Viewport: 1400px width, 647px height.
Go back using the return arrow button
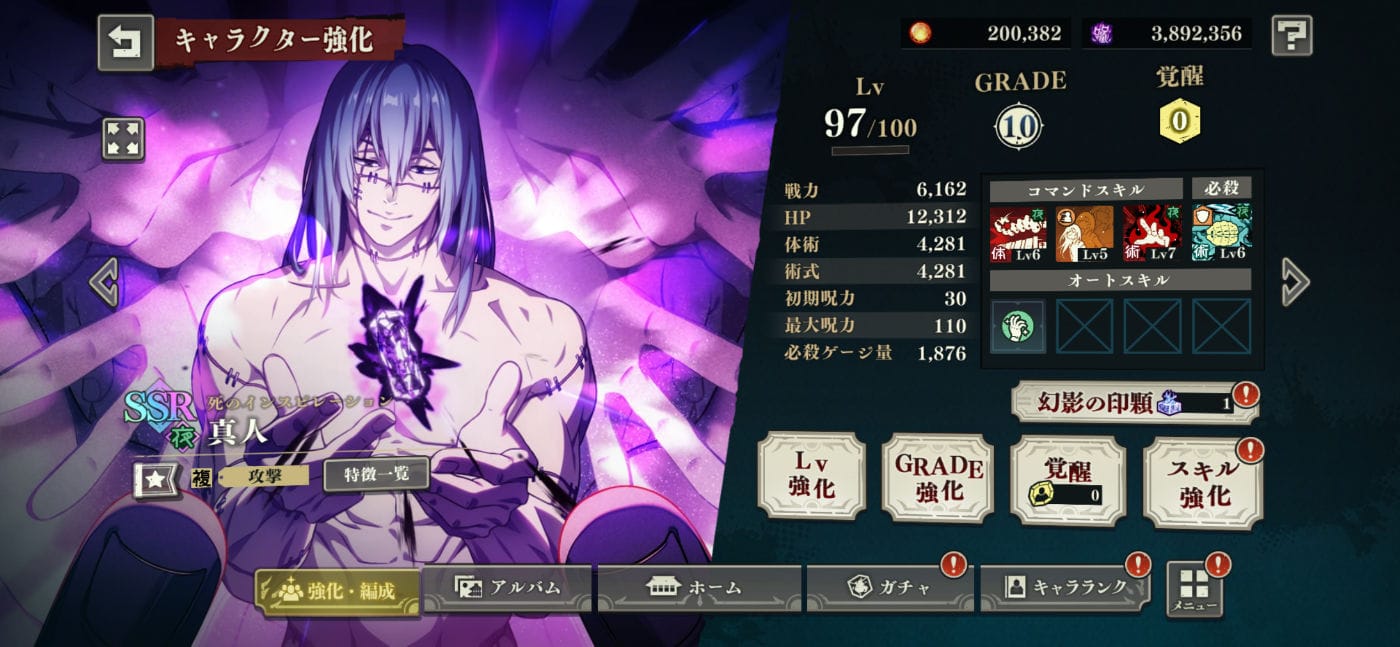(x=125, y=42)
